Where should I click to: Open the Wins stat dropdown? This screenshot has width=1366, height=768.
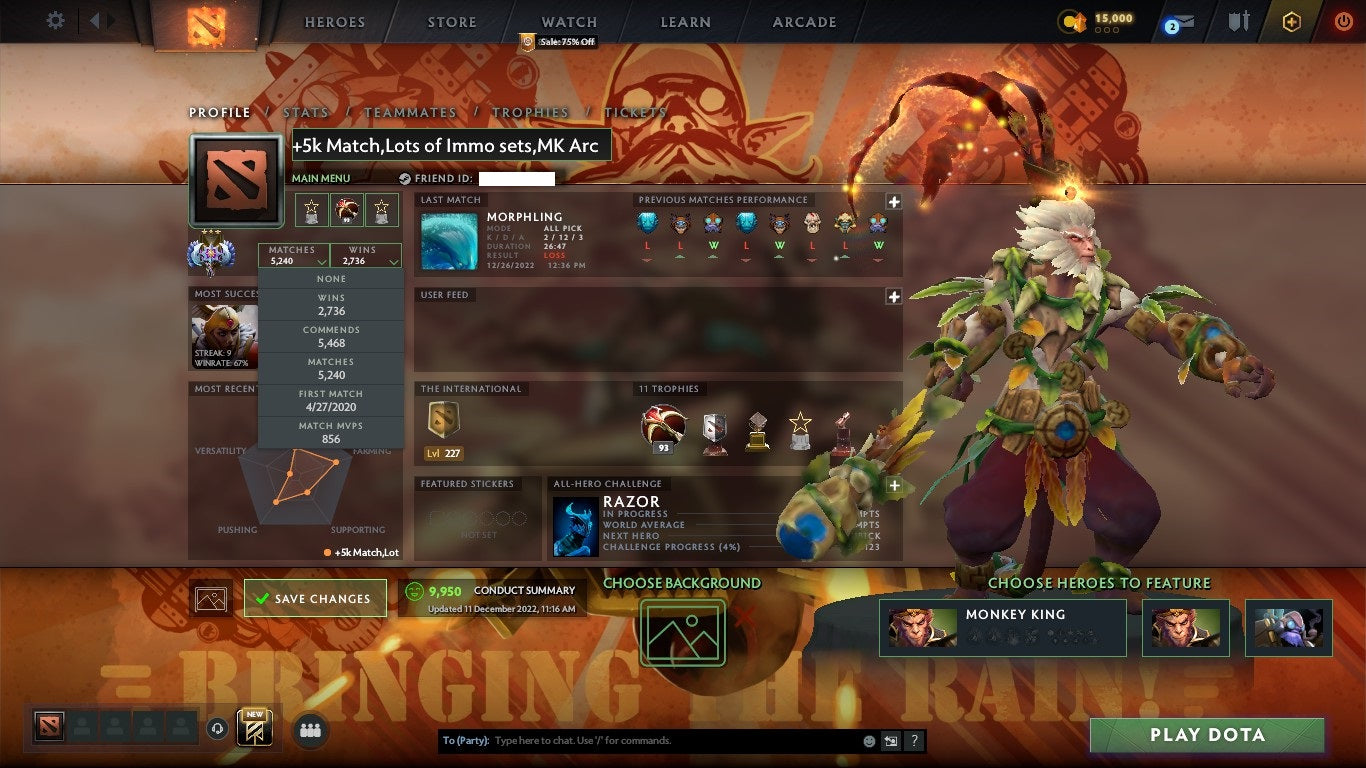coord(365,255)
